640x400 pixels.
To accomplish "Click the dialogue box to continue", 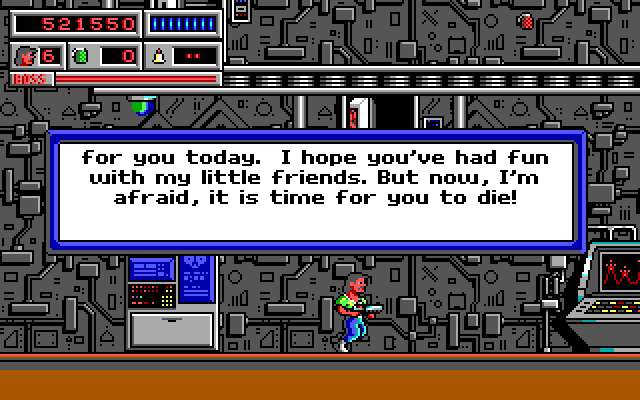I will tap(314, 192).
